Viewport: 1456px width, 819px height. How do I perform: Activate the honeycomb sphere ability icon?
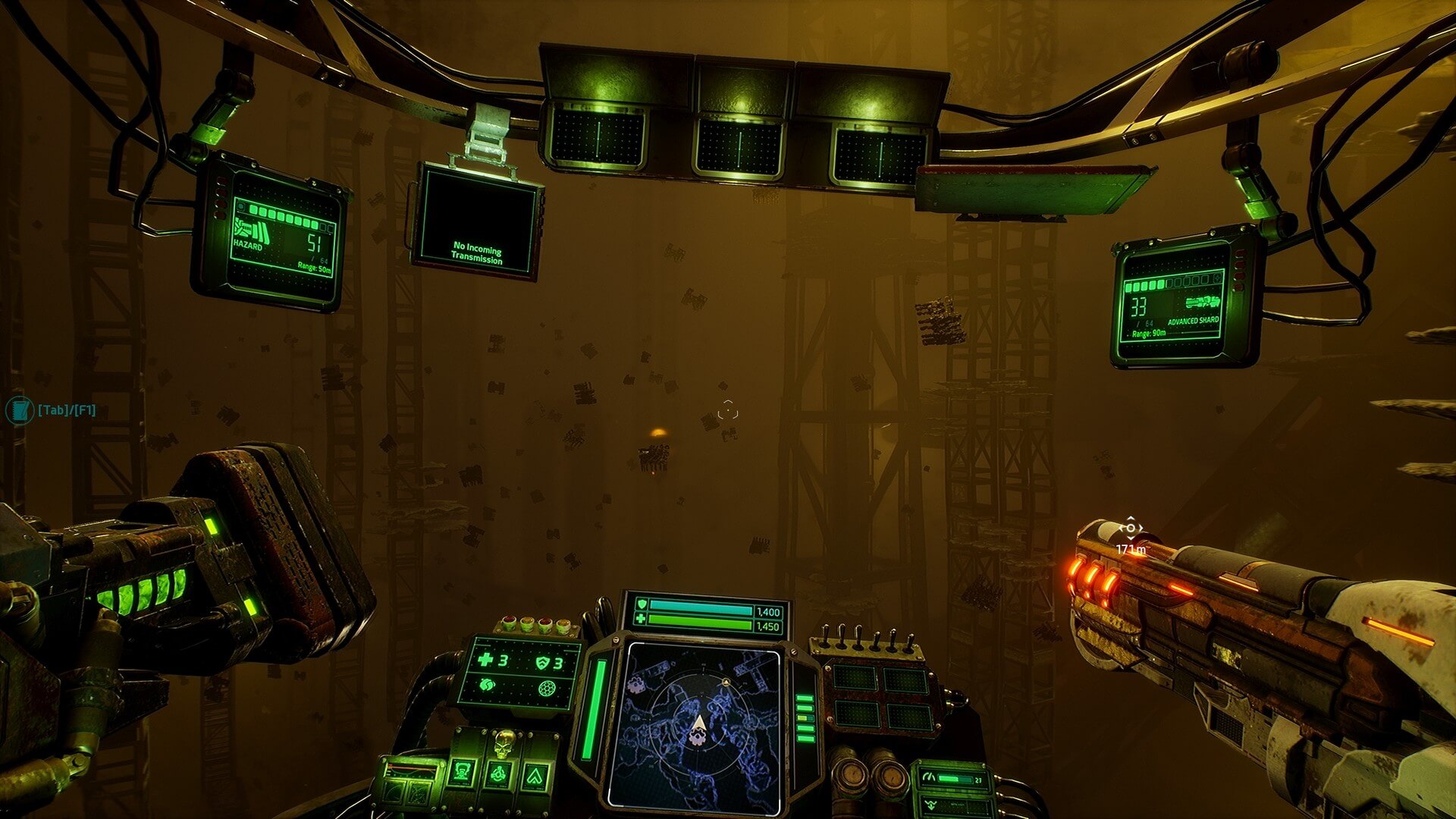[x=545, y=689]
